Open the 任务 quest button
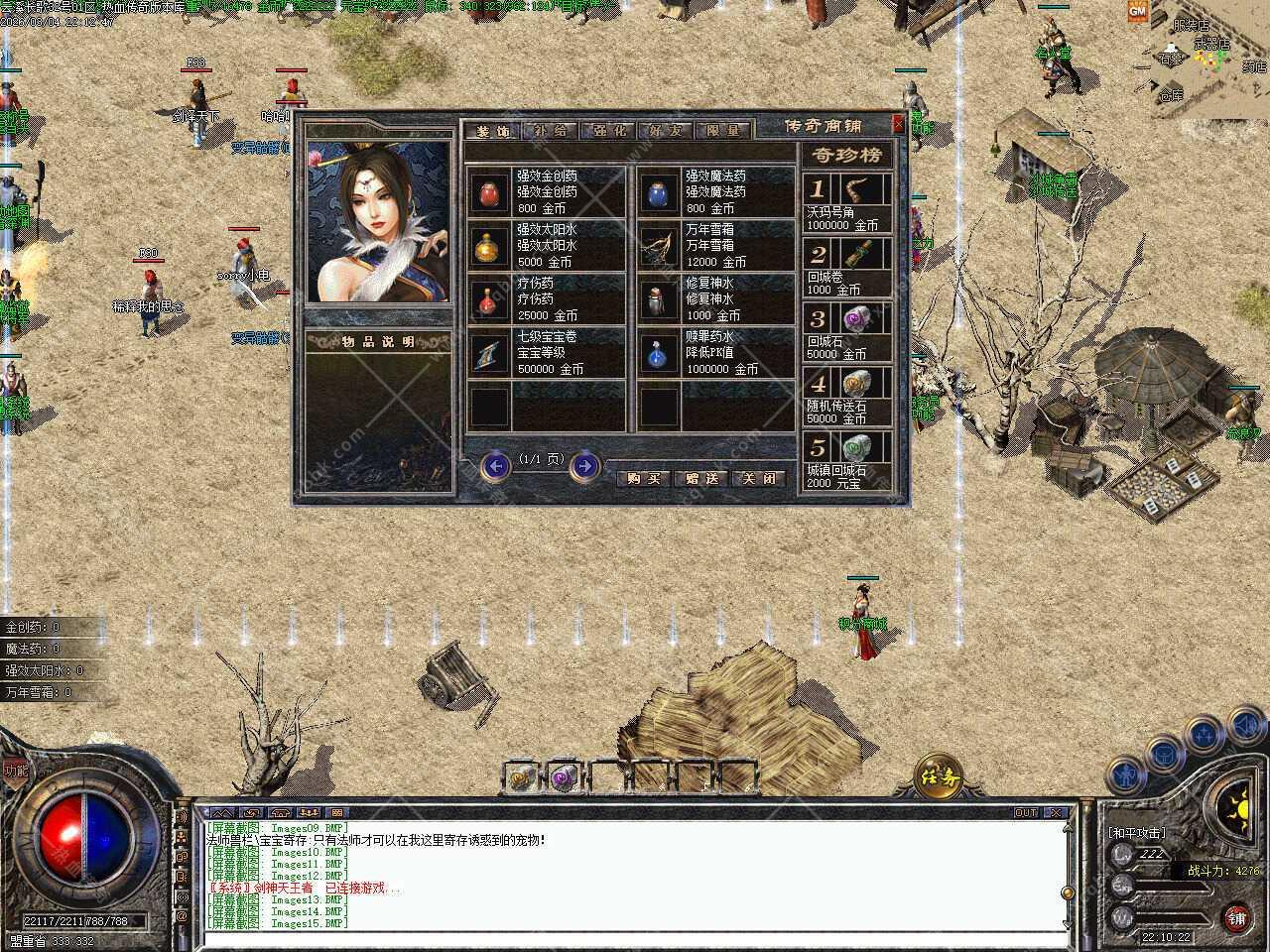1270x952 pixels. coord(939,774)
